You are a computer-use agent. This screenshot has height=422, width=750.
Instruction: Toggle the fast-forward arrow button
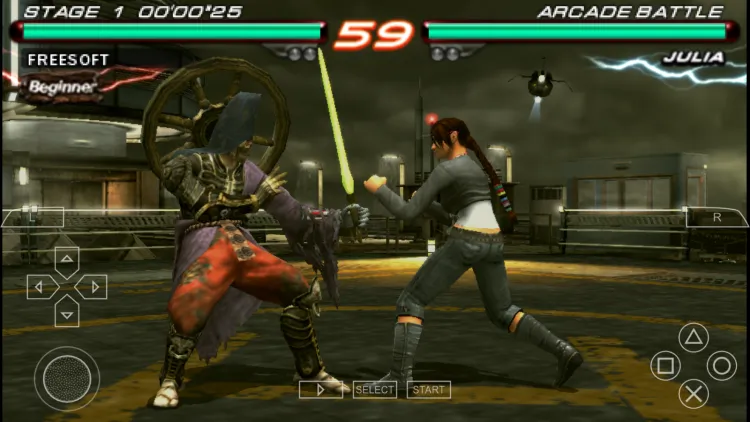(x=320, y=389)
